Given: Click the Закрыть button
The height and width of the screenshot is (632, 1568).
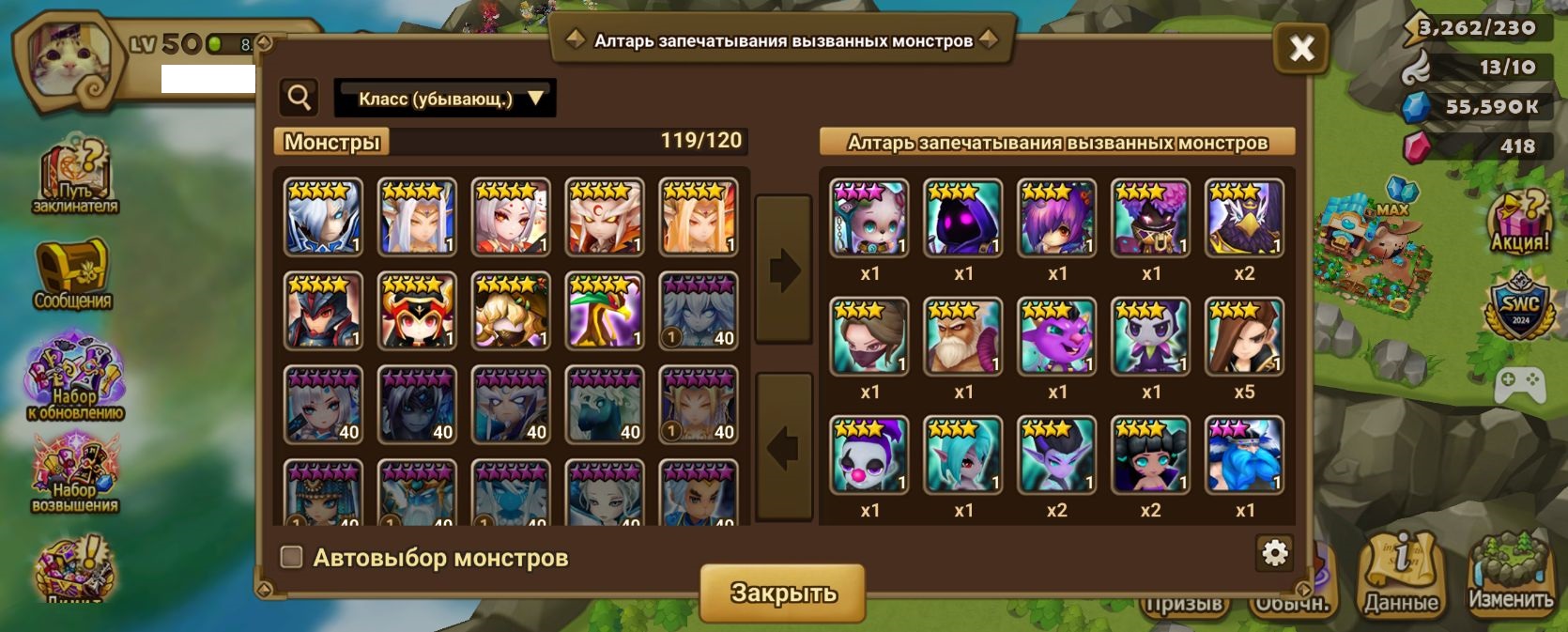Looking at the screenshot, I should [x=783, y=593].
